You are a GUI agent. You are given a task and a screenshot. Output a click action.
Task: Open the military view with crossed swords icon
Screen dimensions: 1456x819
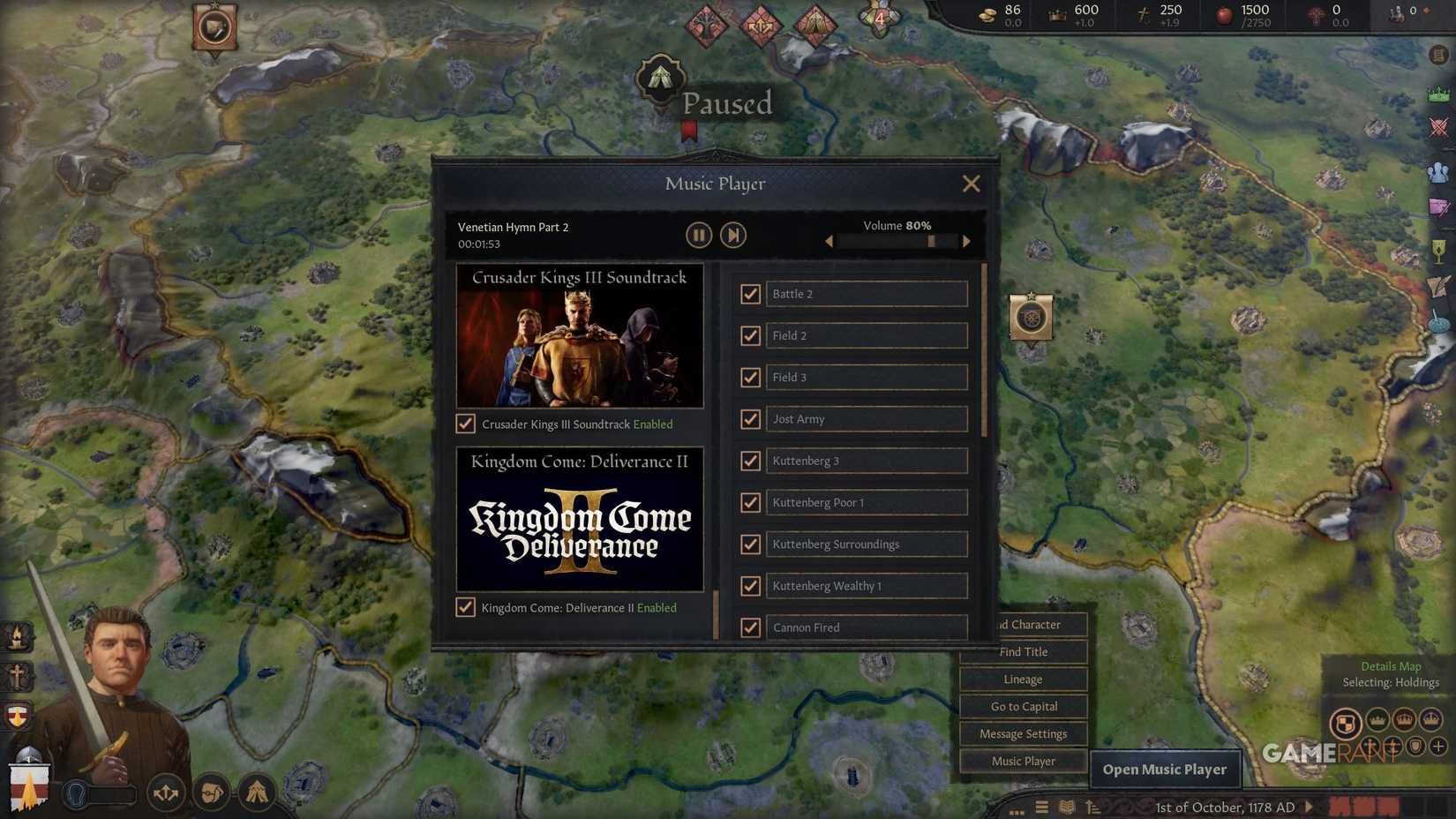(x=1439, y=125)
